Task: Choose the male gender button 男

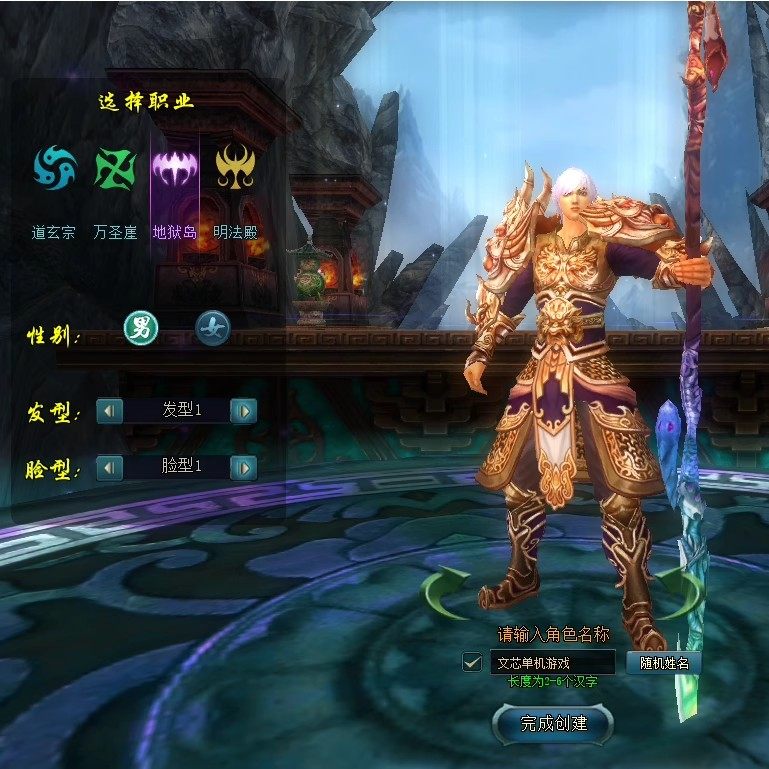Action: click(140, 327)
